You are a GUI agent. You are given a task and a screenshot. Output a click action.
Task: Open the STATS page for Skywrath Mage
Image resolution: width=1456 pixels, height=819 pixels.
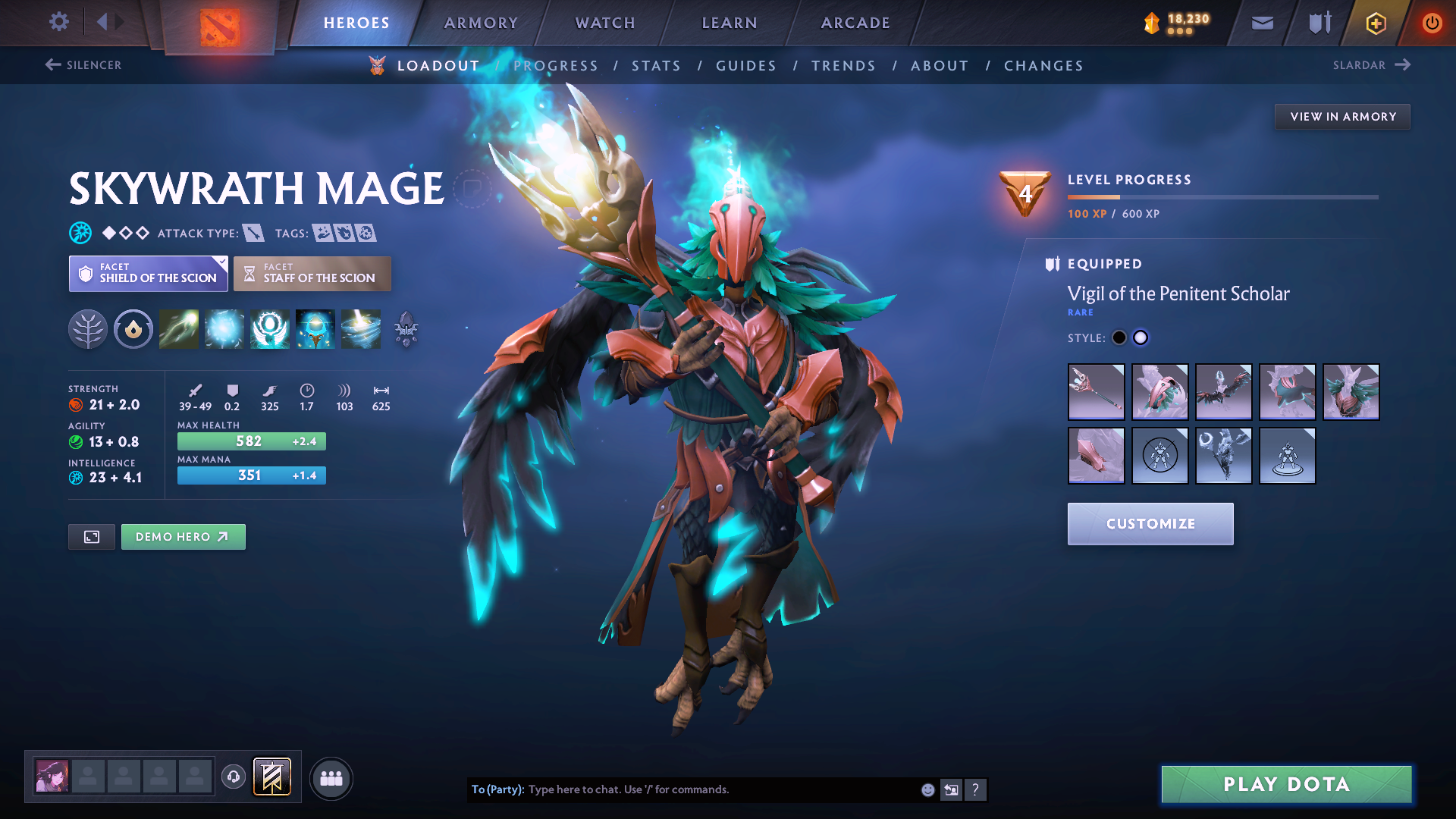point(656,65)
